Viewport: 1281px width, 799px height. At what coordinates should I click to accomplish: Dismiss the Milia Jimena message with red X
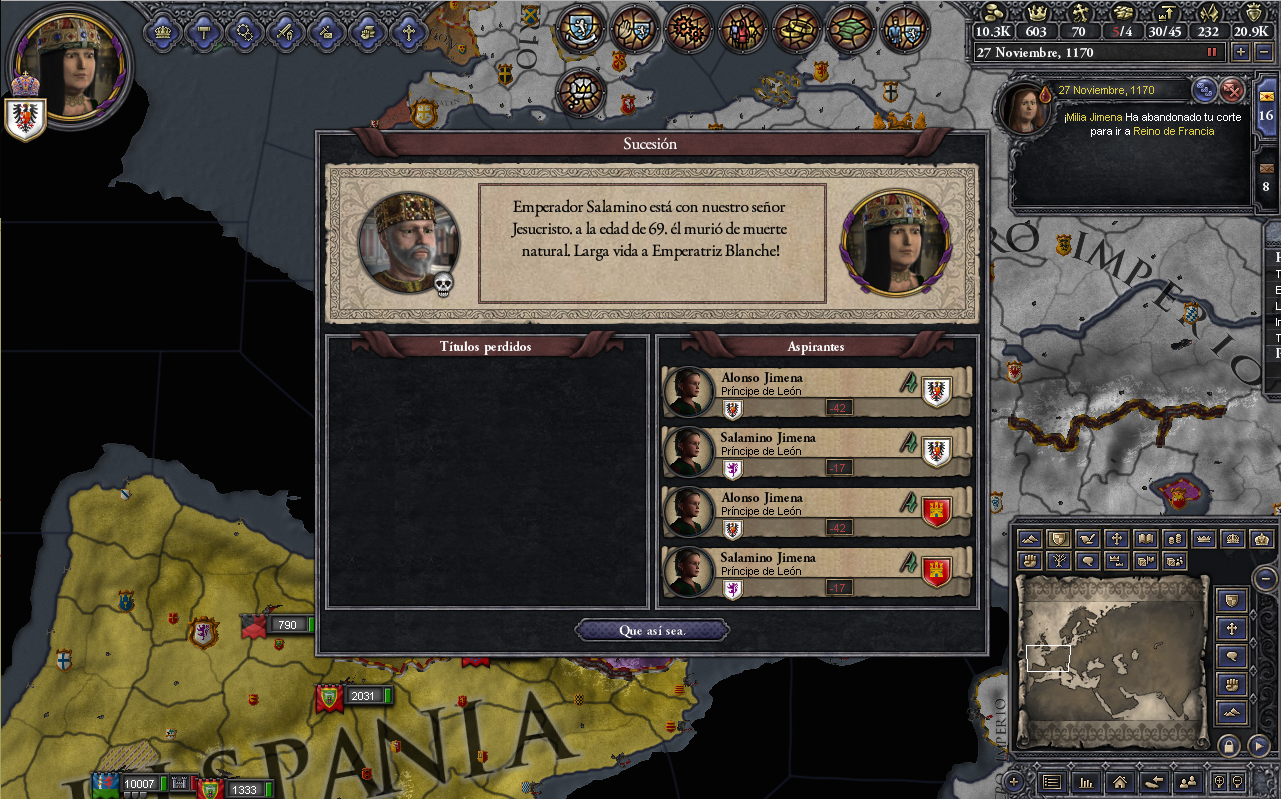(1232, 90)
